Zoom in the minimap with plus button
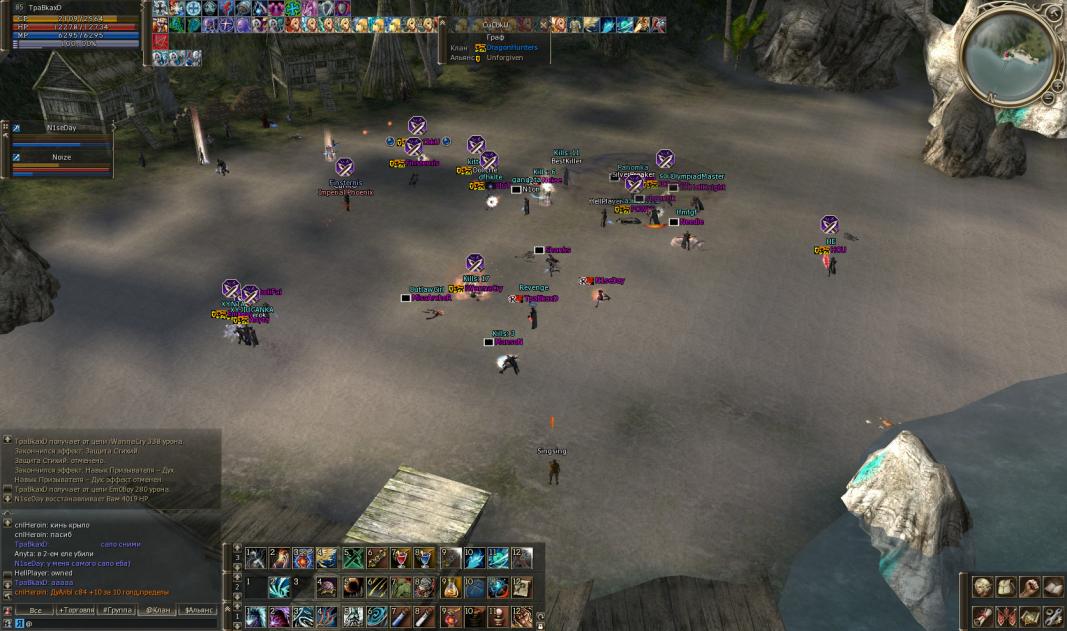 pyautogui.click(x=1056, y=85)
